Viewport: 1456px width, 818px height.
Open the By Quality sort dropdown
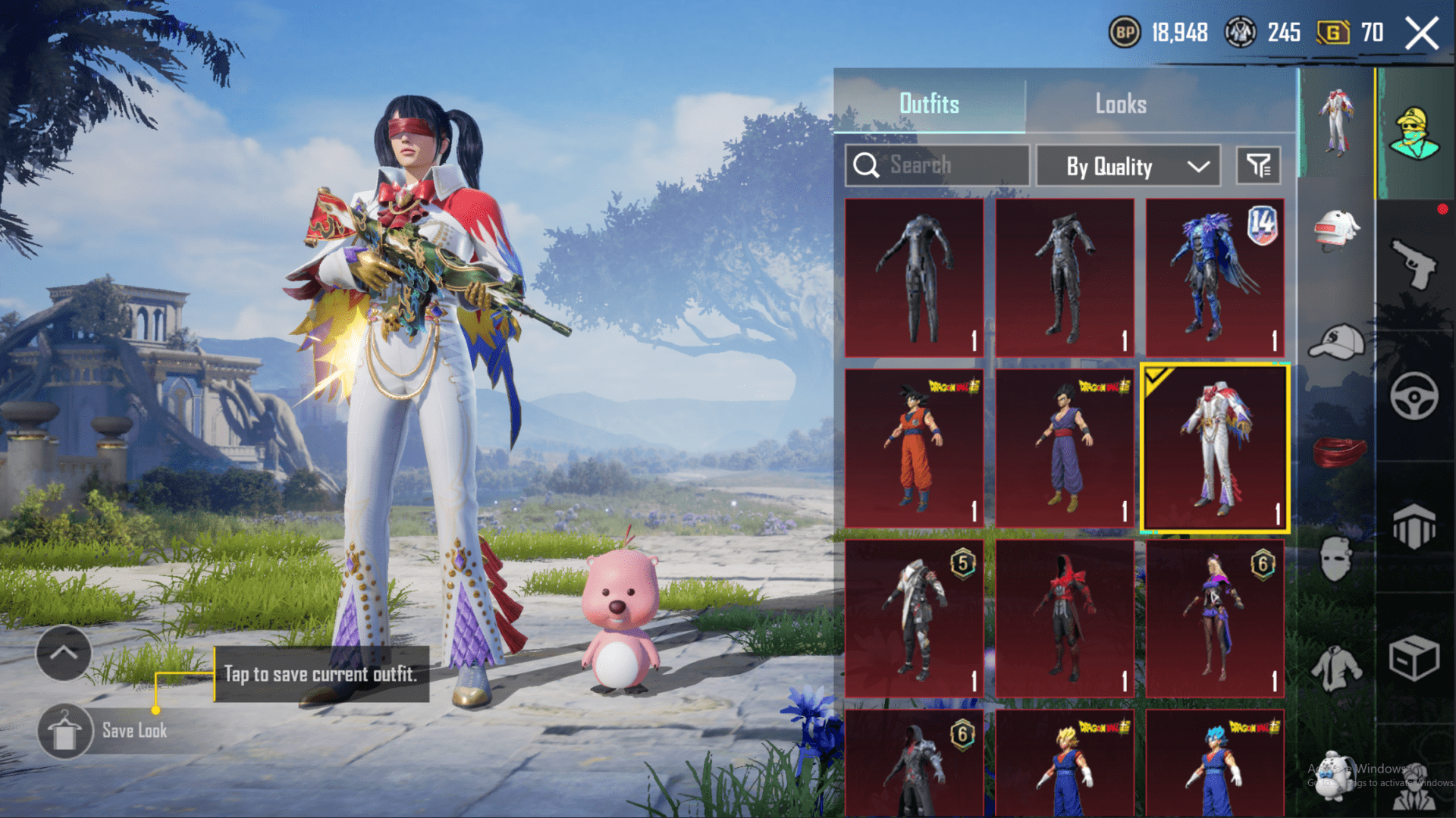tap(1128, 166)
